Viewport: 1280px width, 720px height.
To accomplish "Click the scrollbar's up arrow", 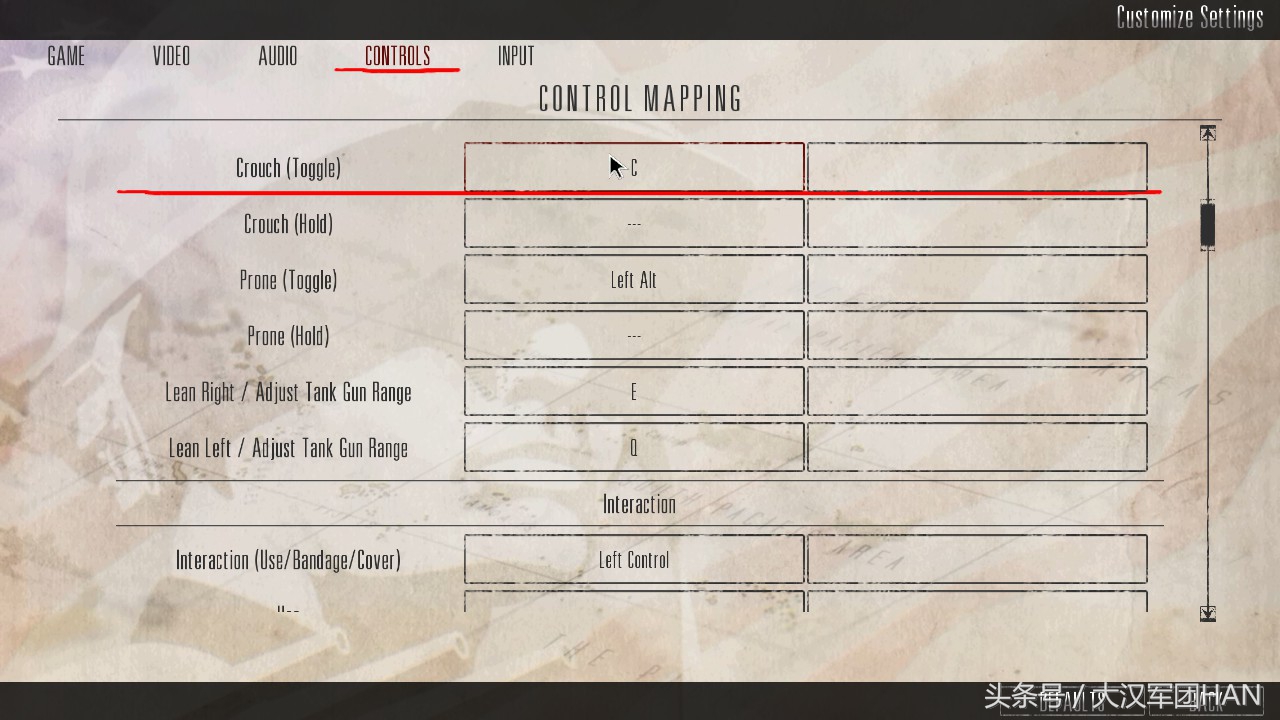I will coord(1208,134).
